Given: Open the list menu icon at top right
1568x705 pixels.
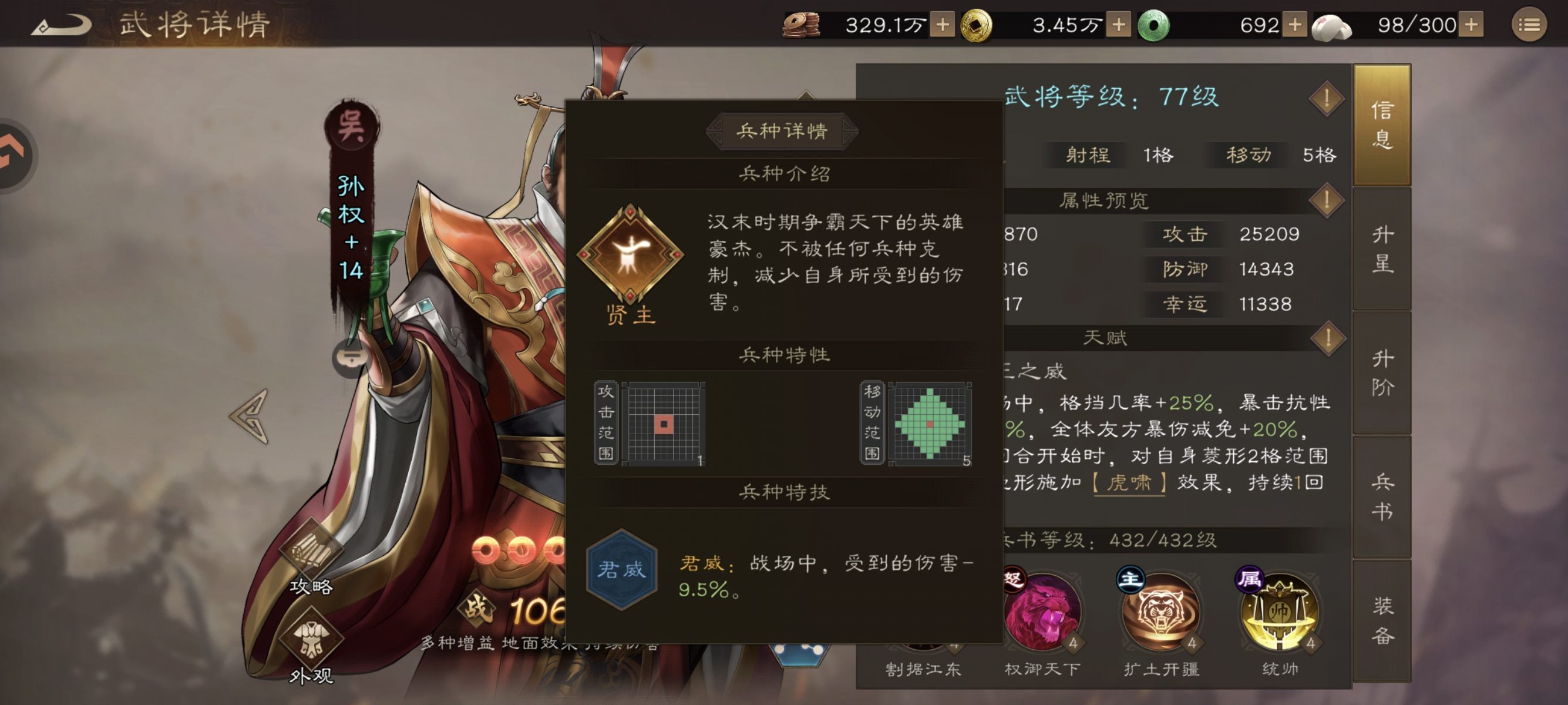Looking at the screenshot, I should tap(1529, 24).
